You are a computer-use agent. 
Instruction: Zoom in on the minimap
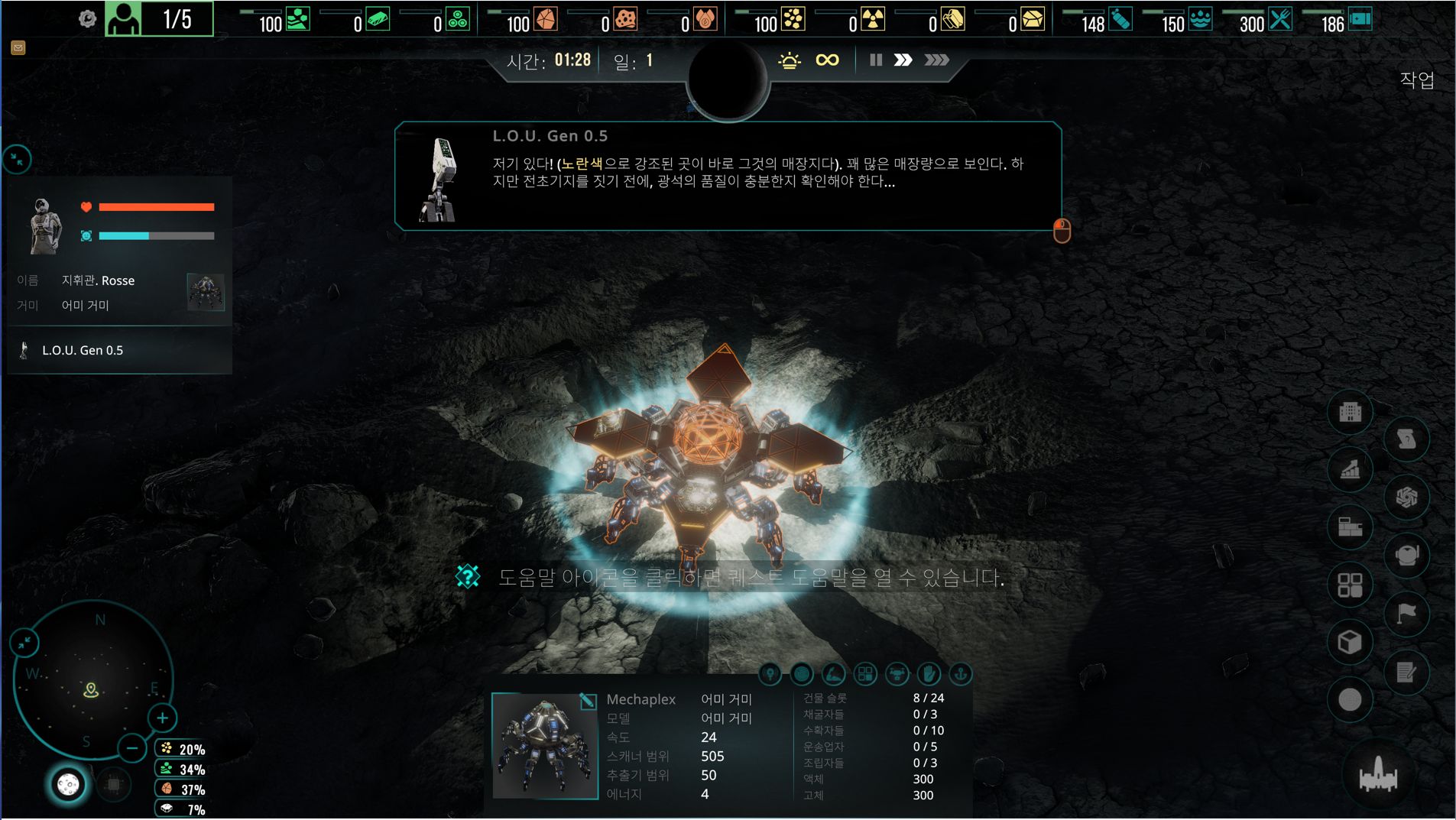(x=162, y=718)
